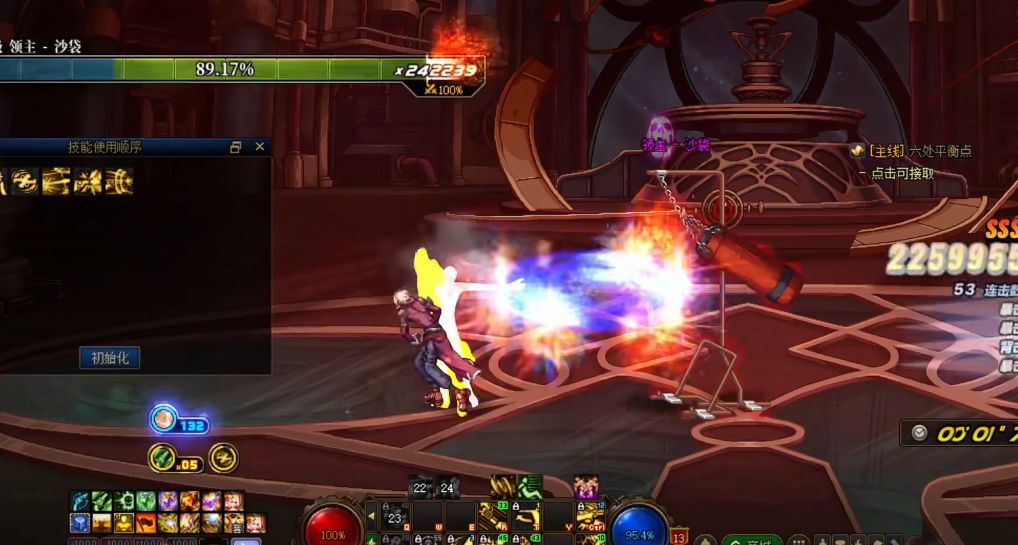The height and width of the screenshot is (545, 1018).
Task: Activate the skill slot bound to Q
Action: click(x=396, y=517)
